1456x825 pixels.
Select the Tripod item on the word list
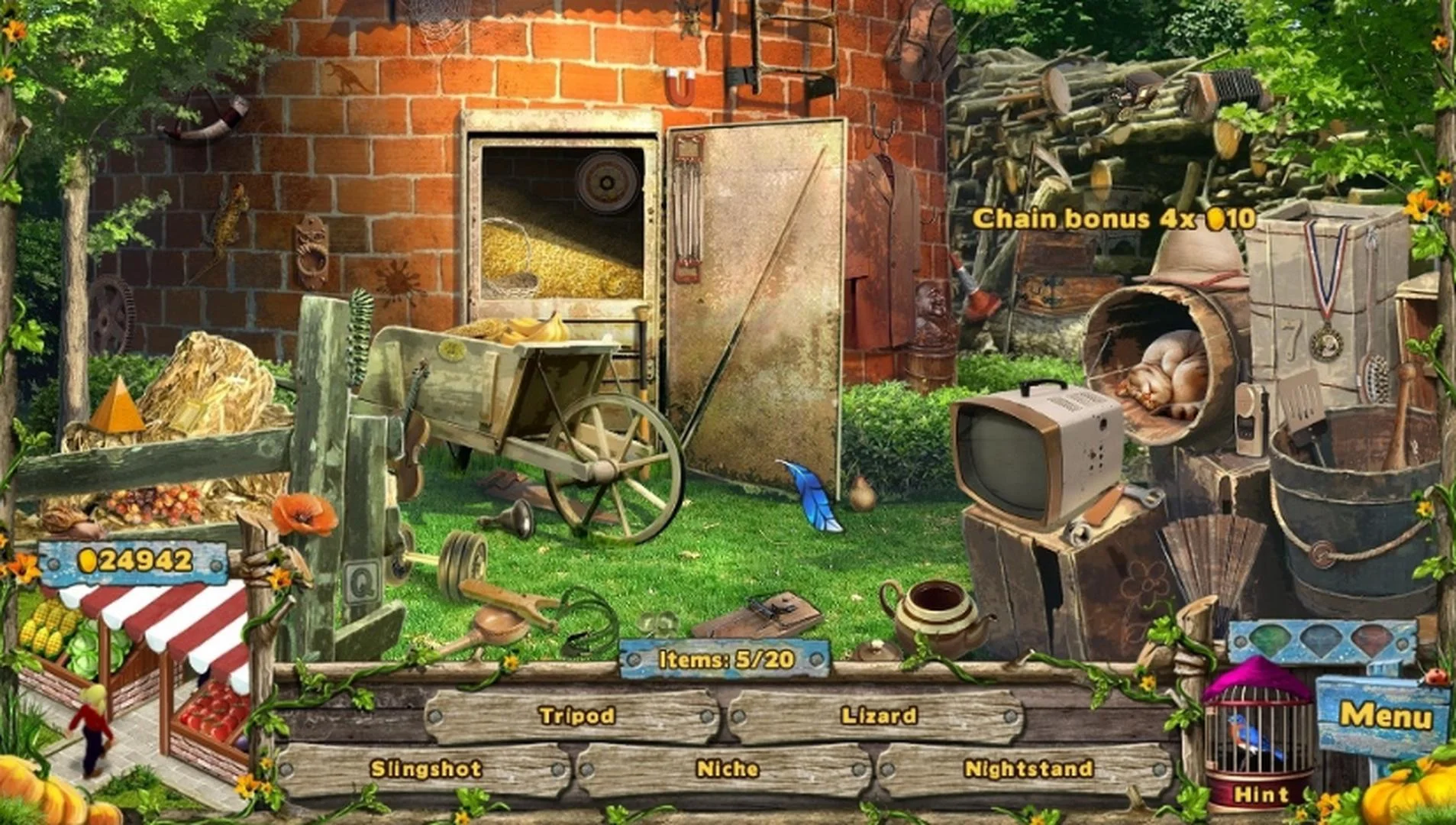coord(578,716)
